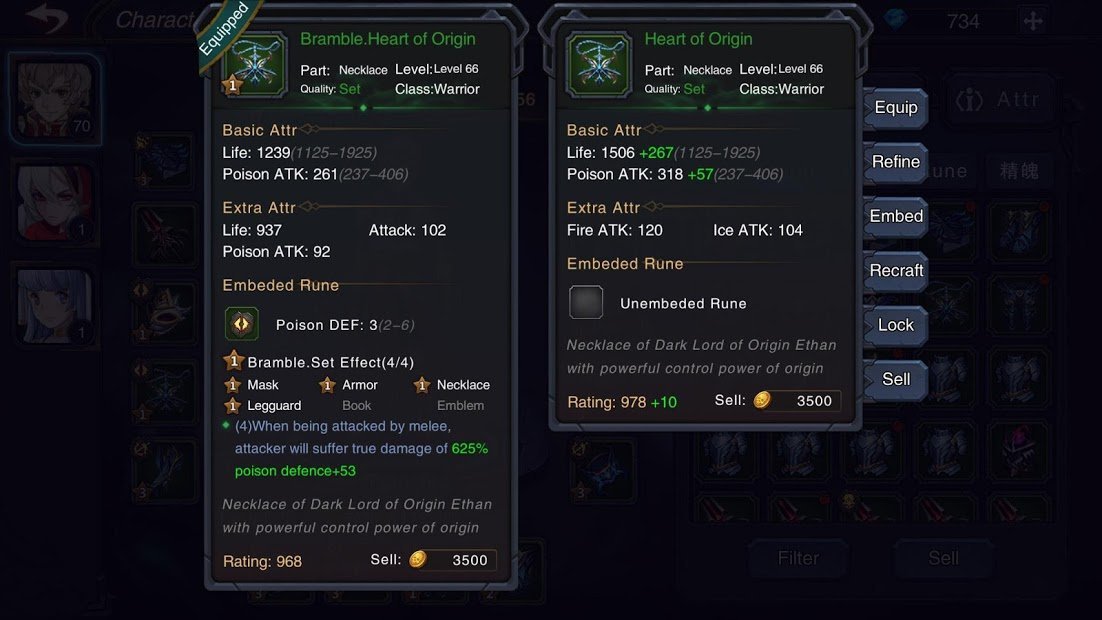
Task: Recraft the selected necklace
Action: [x=895, y=270]
